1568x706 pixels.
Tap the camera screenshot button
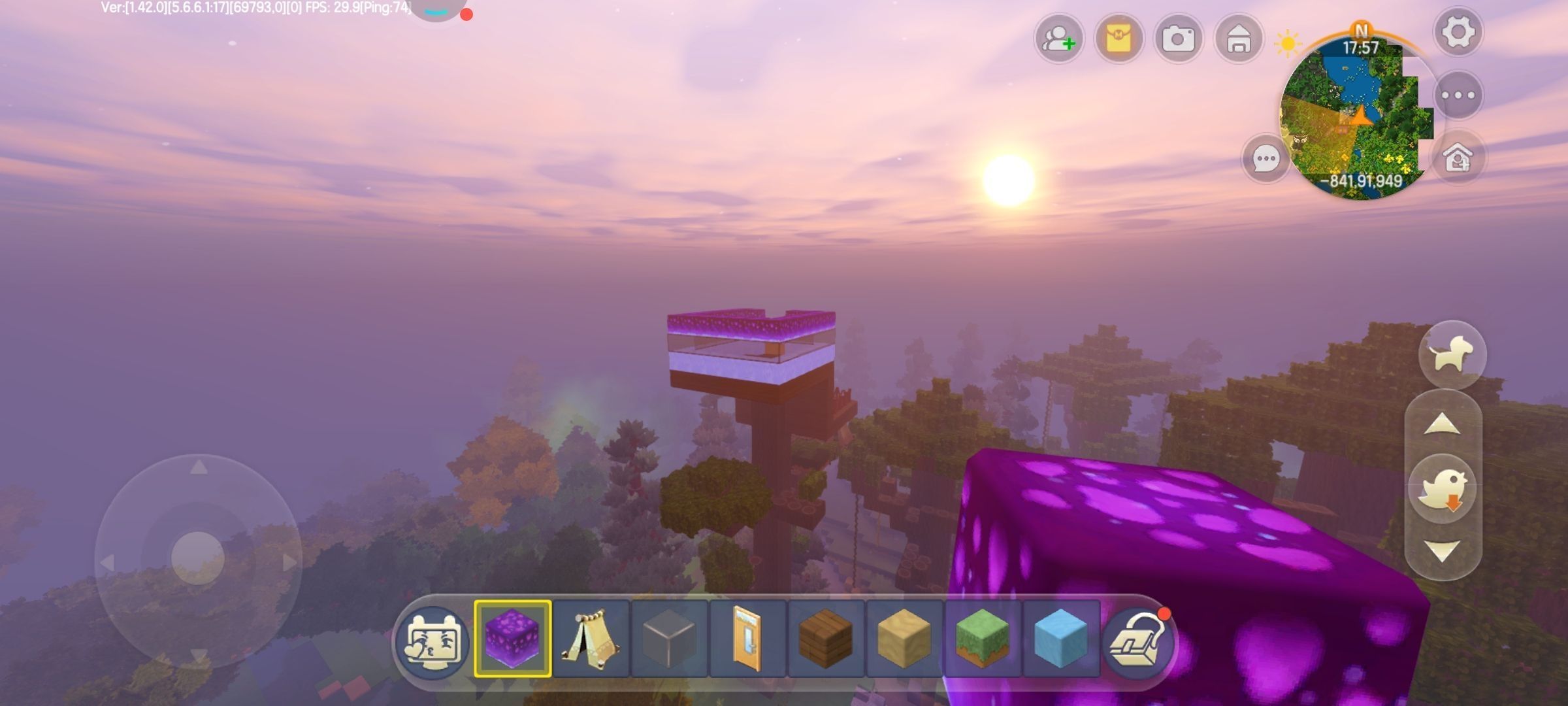click(1178, 39)
